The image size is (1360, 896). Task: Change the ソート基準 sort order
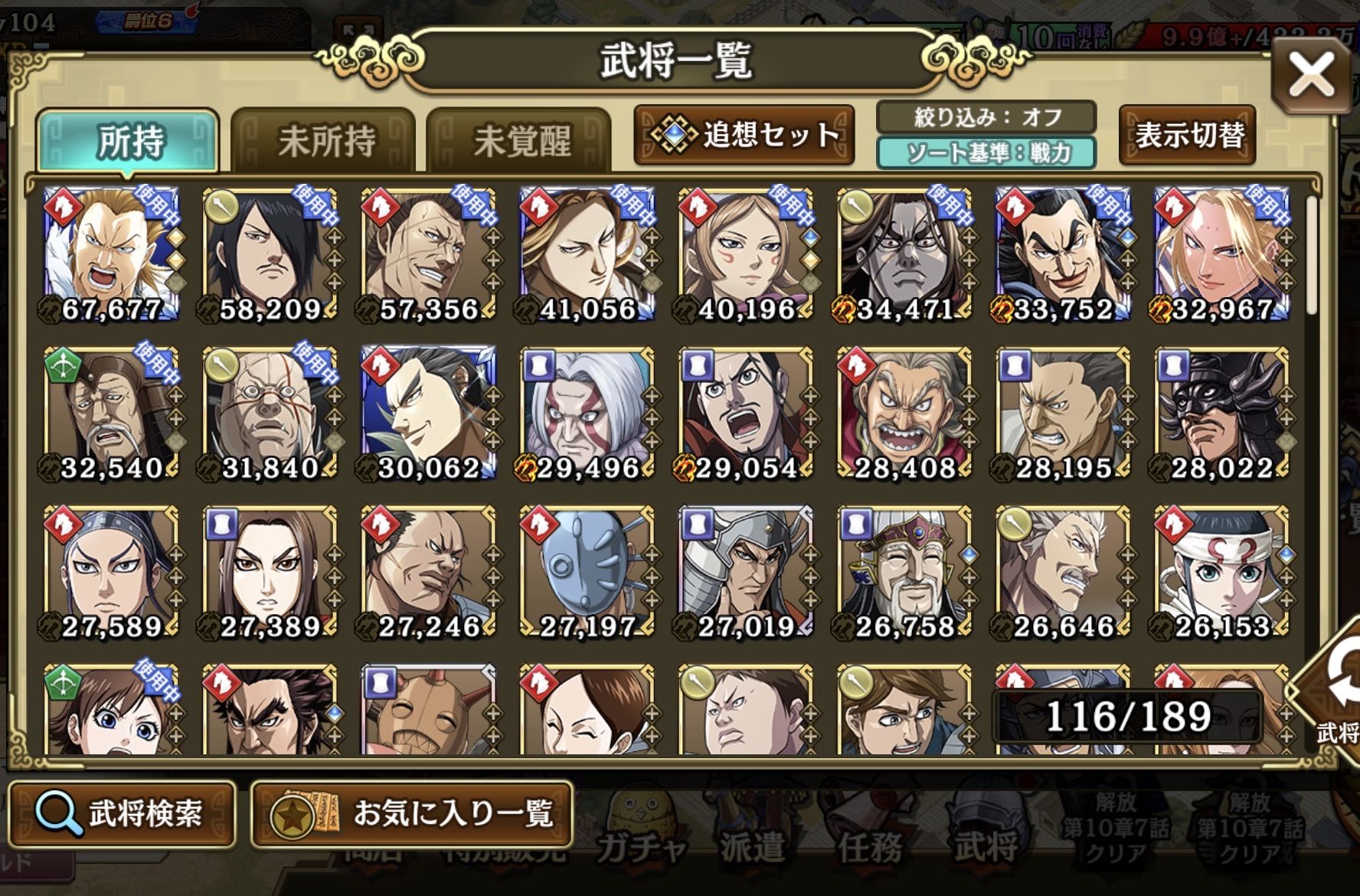pyautogui.click(x=986, y=153)
